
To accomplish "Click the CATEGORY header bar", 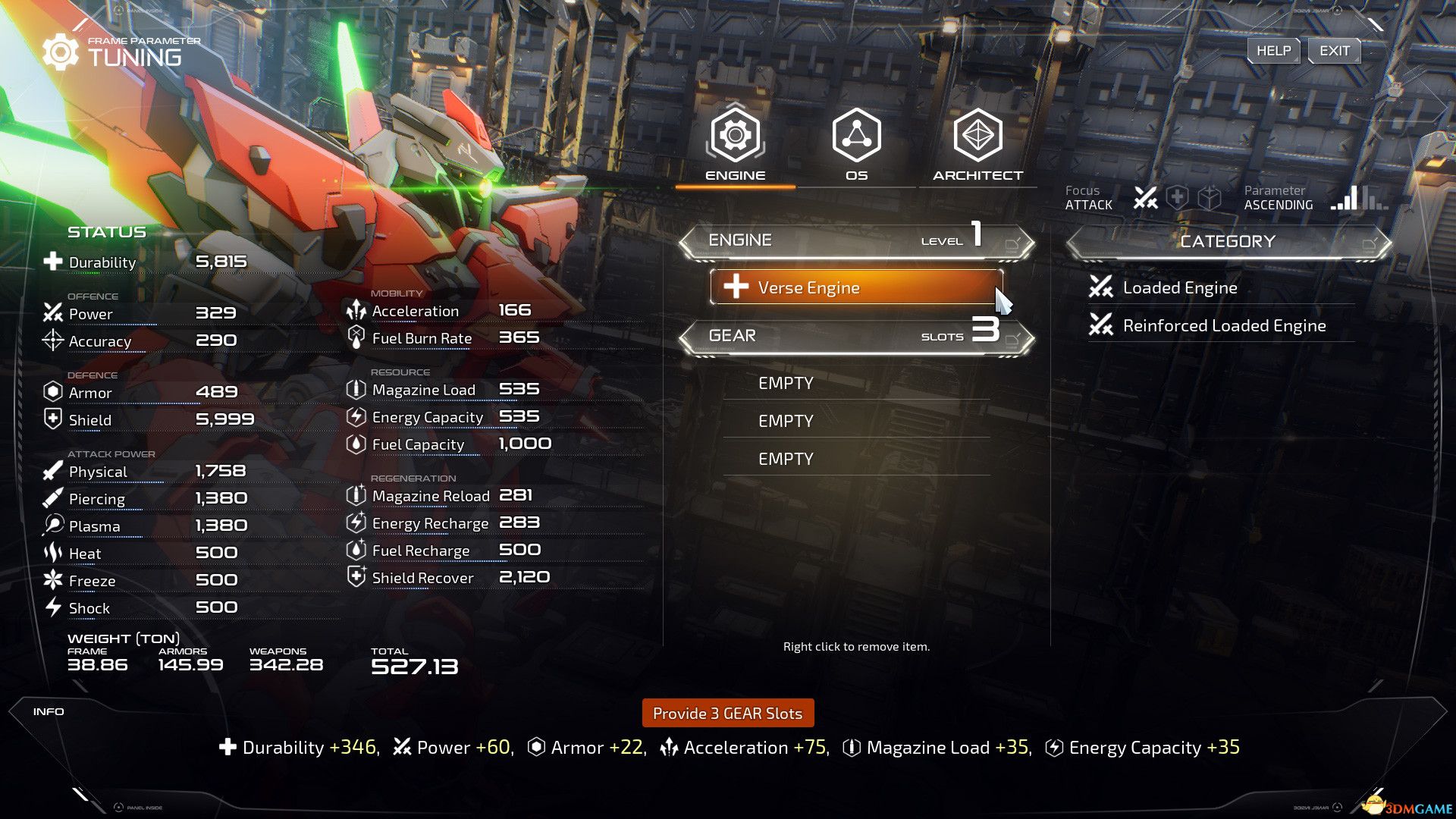I will tap(1228, 242).
